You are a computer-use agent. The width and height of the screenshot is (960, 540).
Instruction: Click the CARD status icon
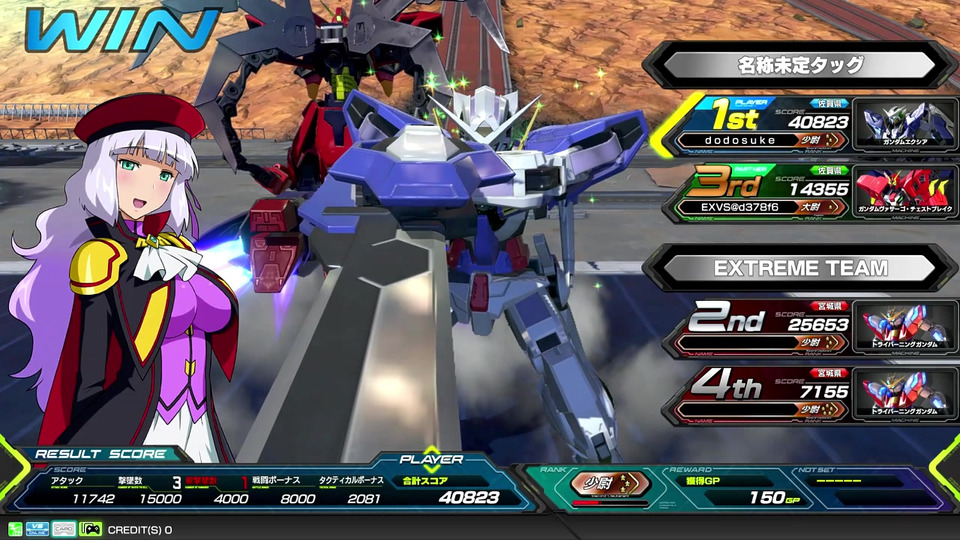(x=65, y=529)
